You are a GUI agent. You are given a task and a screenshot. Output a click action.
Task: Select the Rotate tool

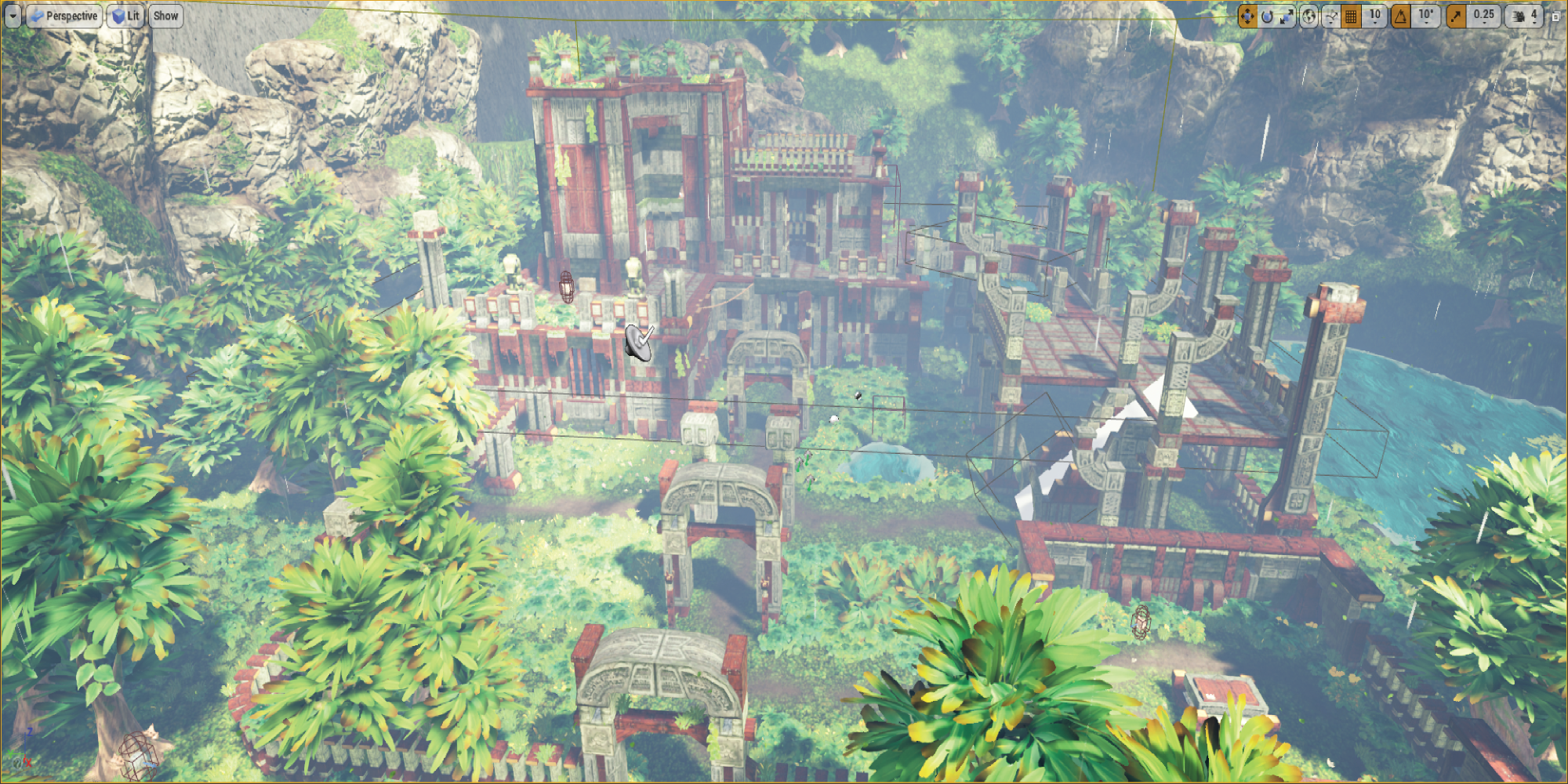[1268, 16]
